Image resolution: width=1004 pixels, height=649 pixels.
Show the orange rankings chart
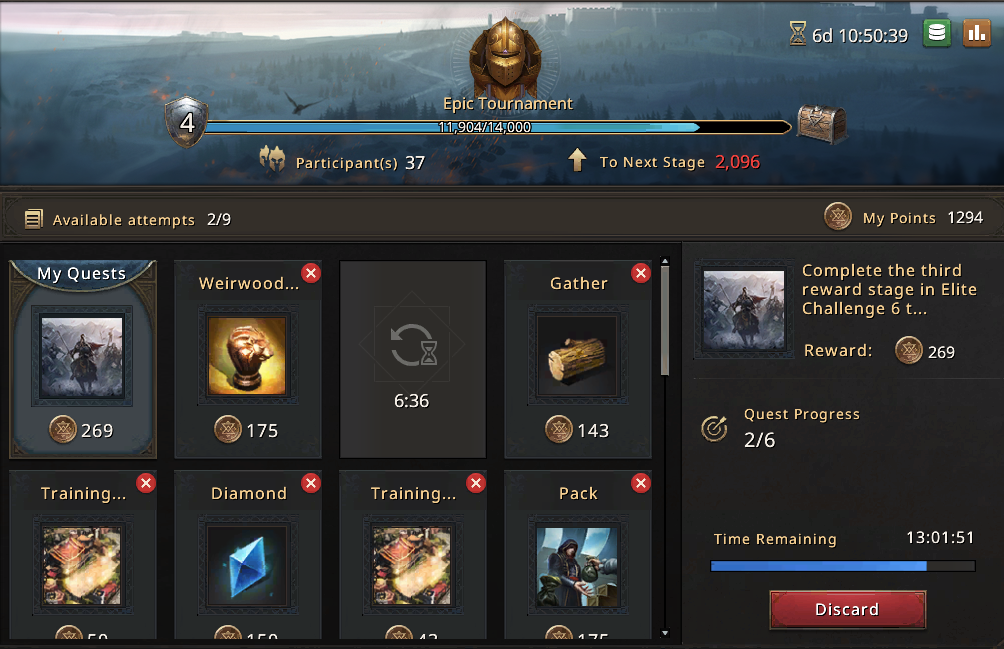pyautogui.click(x=976, y=34)
